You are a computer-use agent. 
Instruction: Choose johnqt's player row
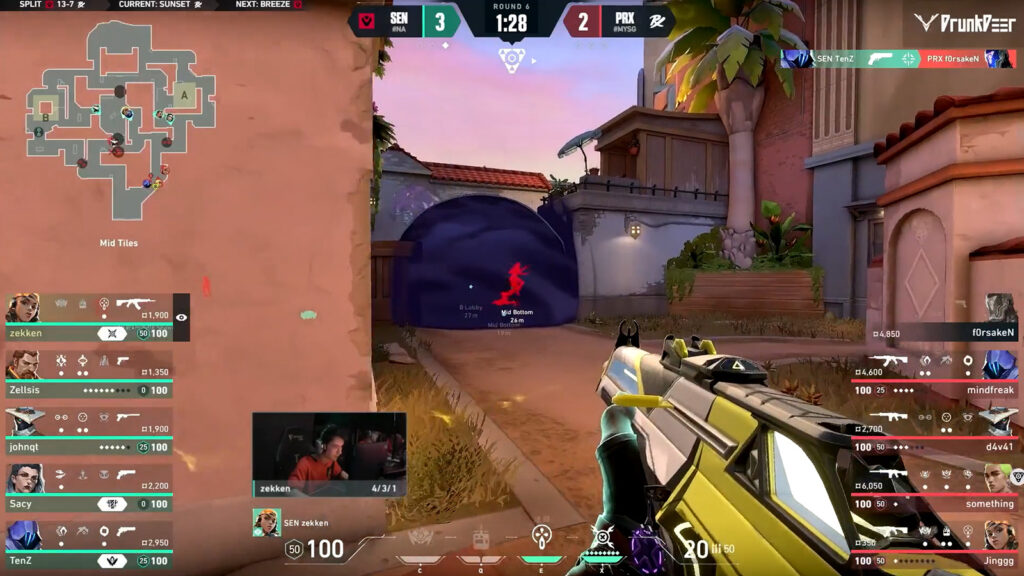(x=90, y=431)
